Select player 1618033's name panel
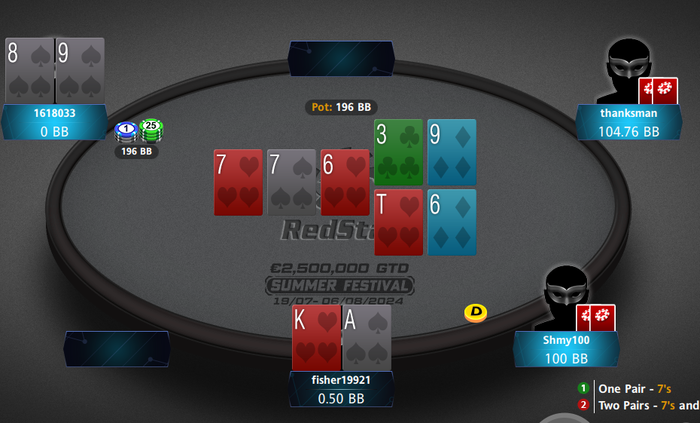Image resolution: width=700 pixels, height=423 pixels. click(54, 122)
